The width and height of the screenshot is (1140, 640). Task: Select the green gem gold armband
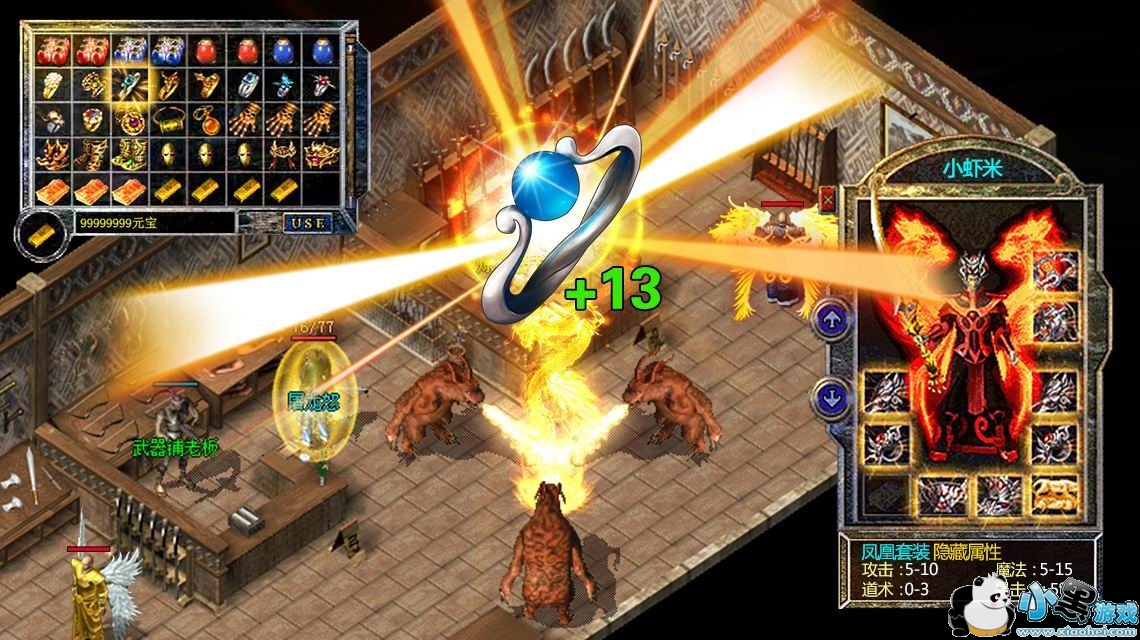pyautogui.click(x=166, y=121)
